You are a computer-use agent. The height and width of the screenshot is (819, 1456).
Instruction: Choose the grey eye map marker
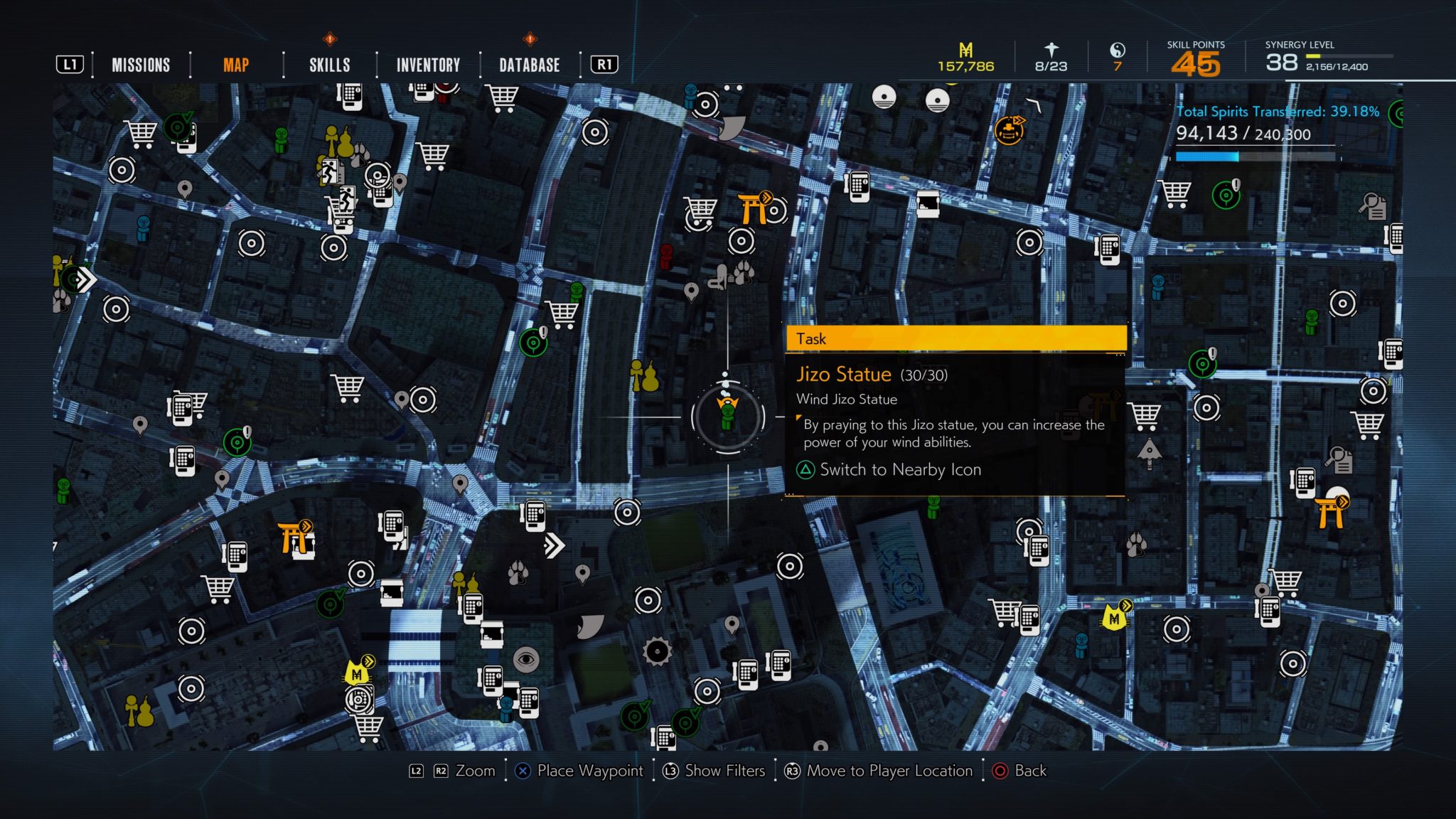click(x=526, y=660)
